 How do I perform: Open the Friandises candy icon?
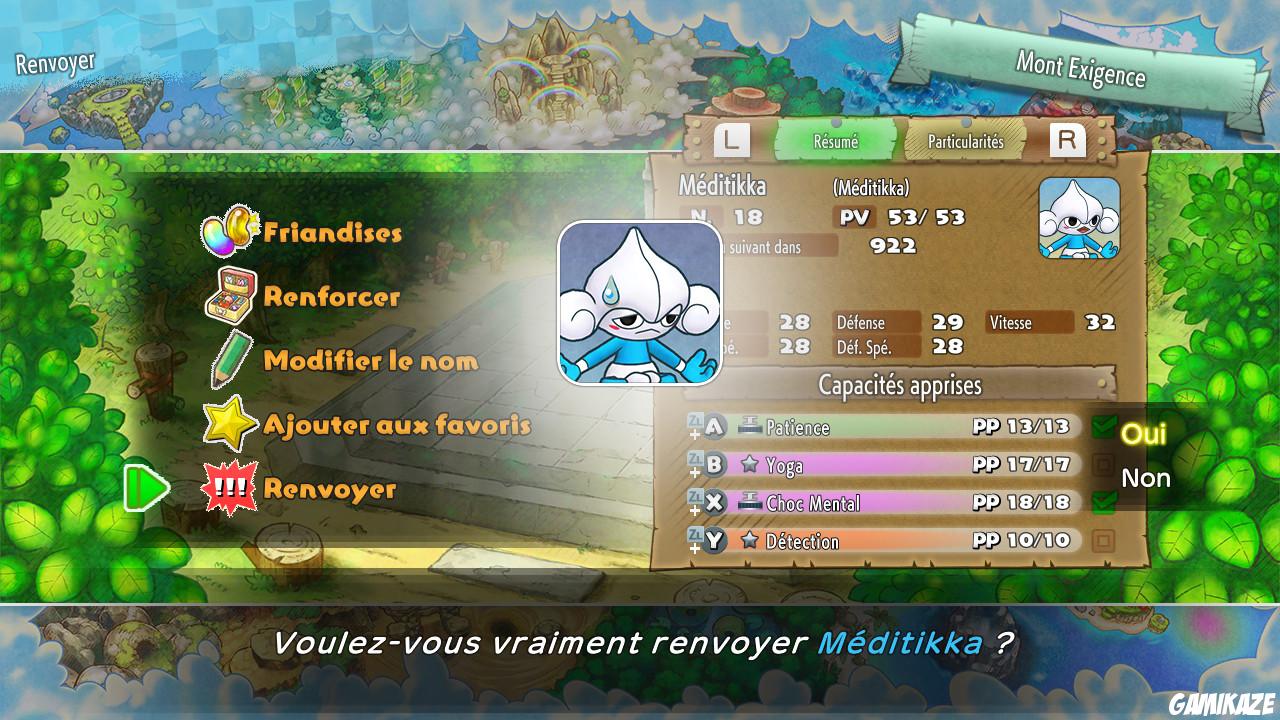228,232
